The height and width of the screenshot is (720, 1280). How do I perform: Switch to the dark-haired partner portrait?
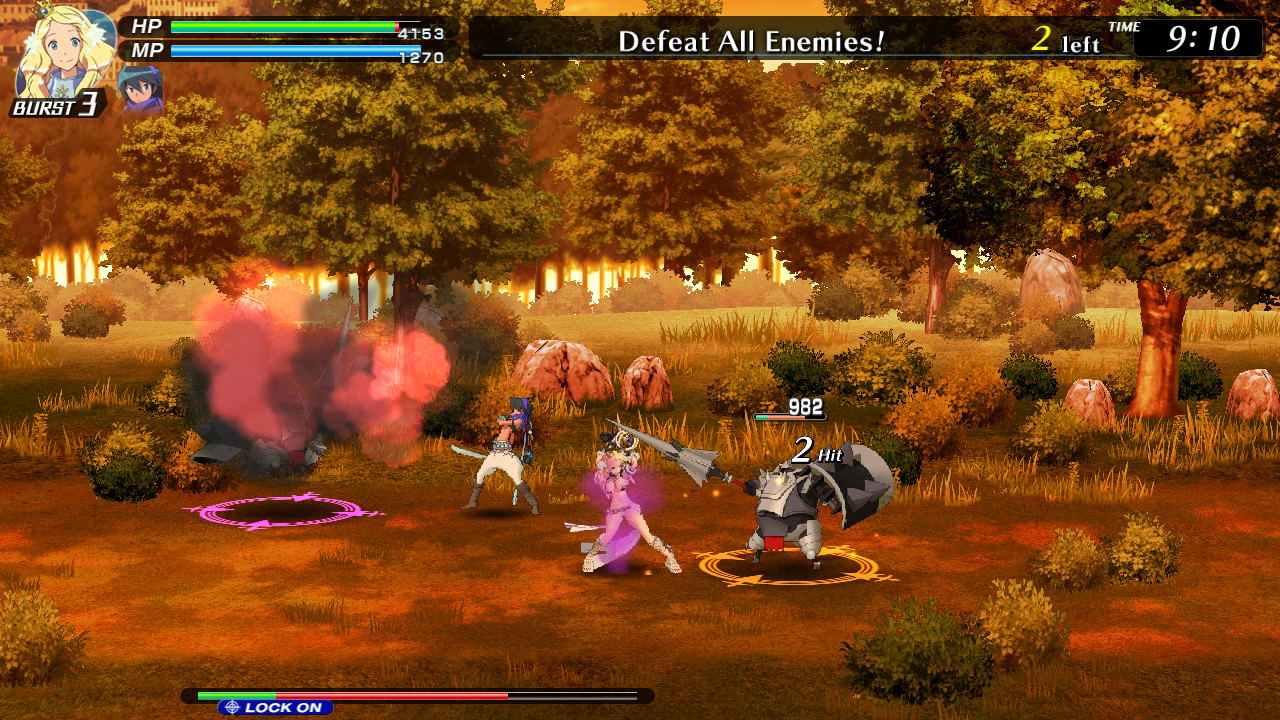(140, 88)
